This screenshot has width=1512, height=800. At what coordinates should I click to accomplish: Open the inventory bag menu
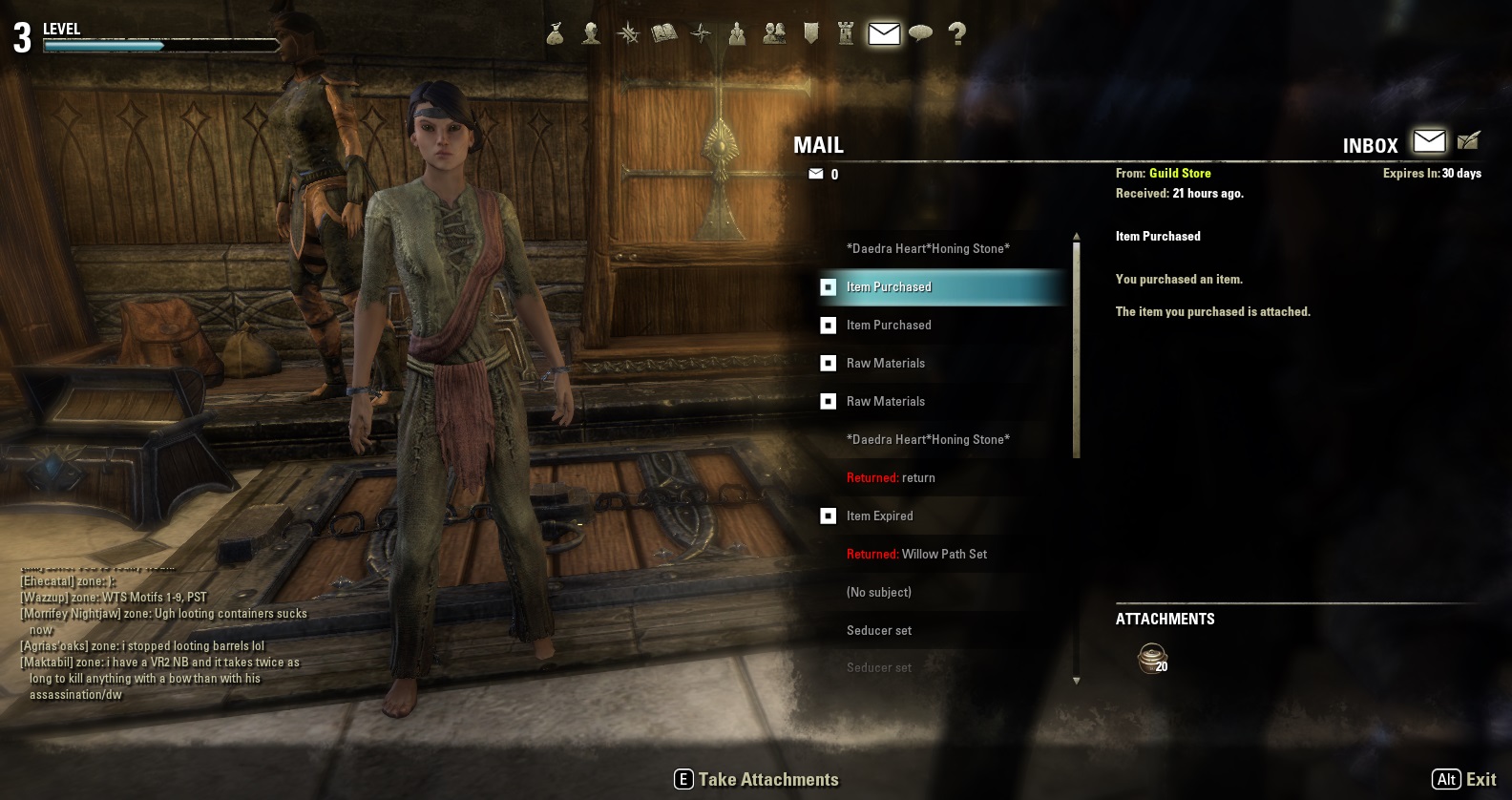pos(555,34)
